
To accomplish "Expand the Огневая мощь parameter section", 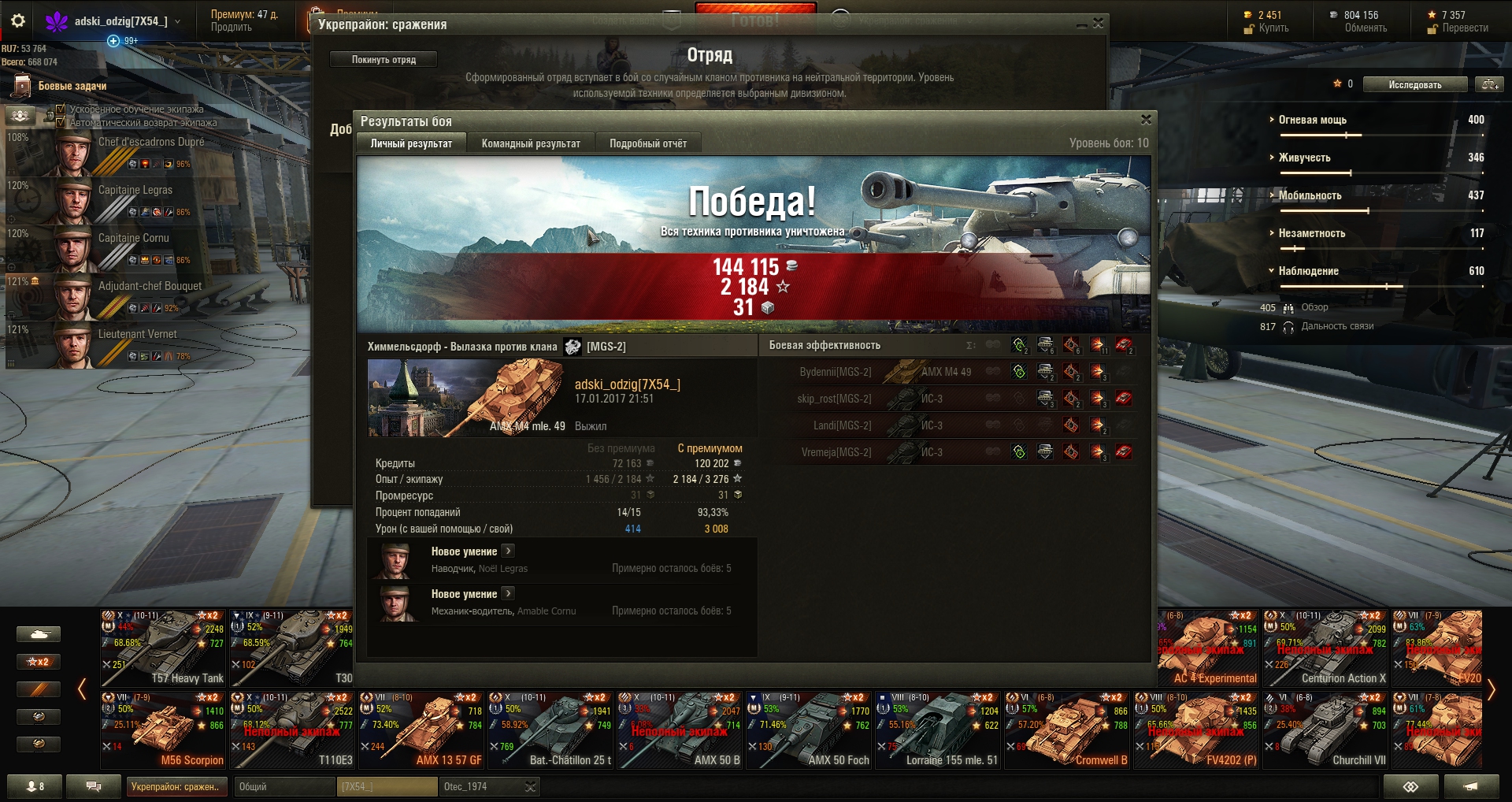I will pyautogui.click(x=1312, y=120).
